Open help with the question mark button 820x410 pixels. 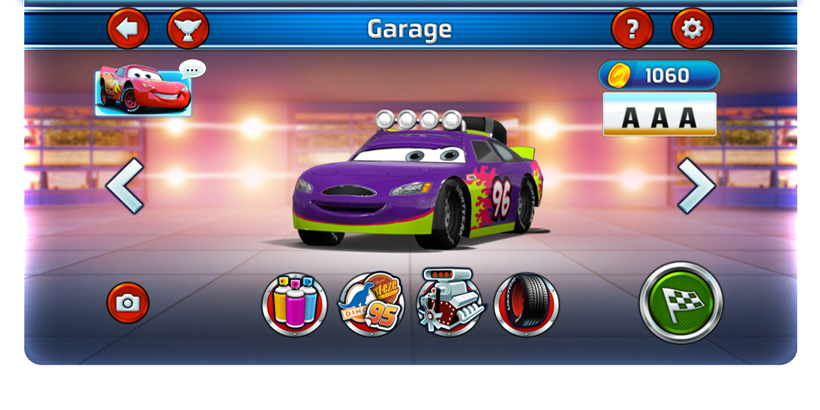coord(632,28)
